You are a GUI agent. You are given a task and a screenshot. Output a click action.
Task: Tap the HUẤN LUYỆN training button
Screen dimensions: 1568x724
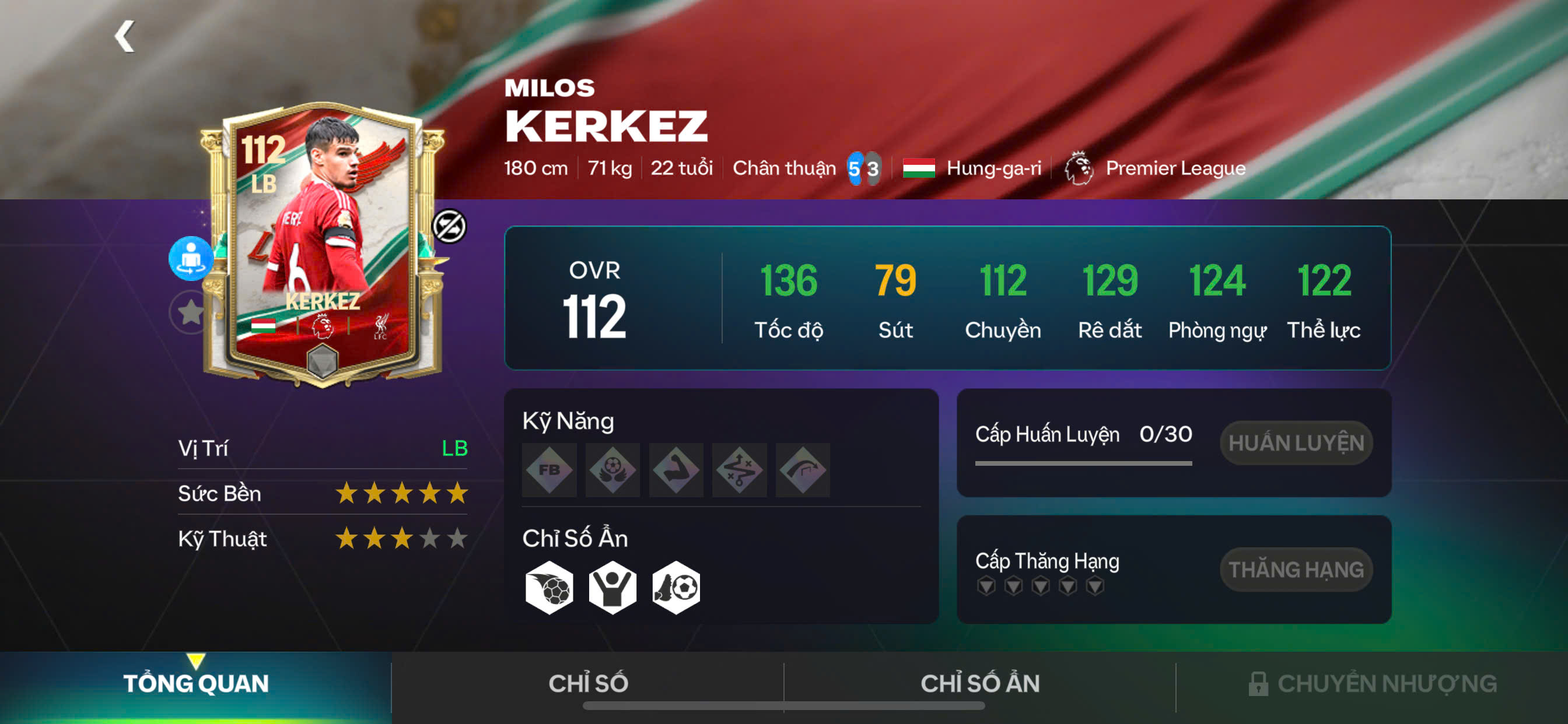pyautogui.click(x=1296, y=443)
